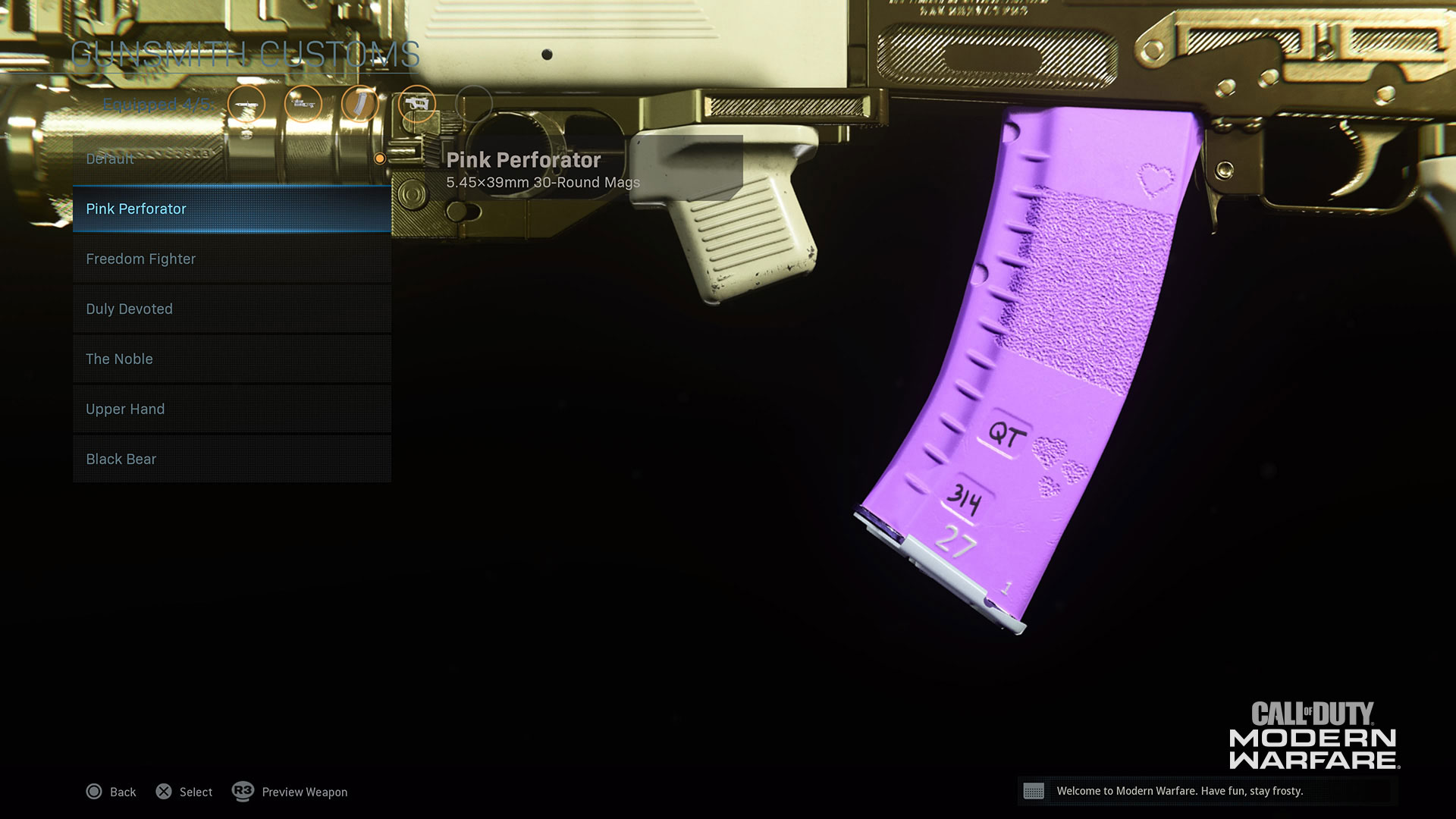Switch back to the Default magazine
Screen dimensions: 1456x819
coord(110,158)
